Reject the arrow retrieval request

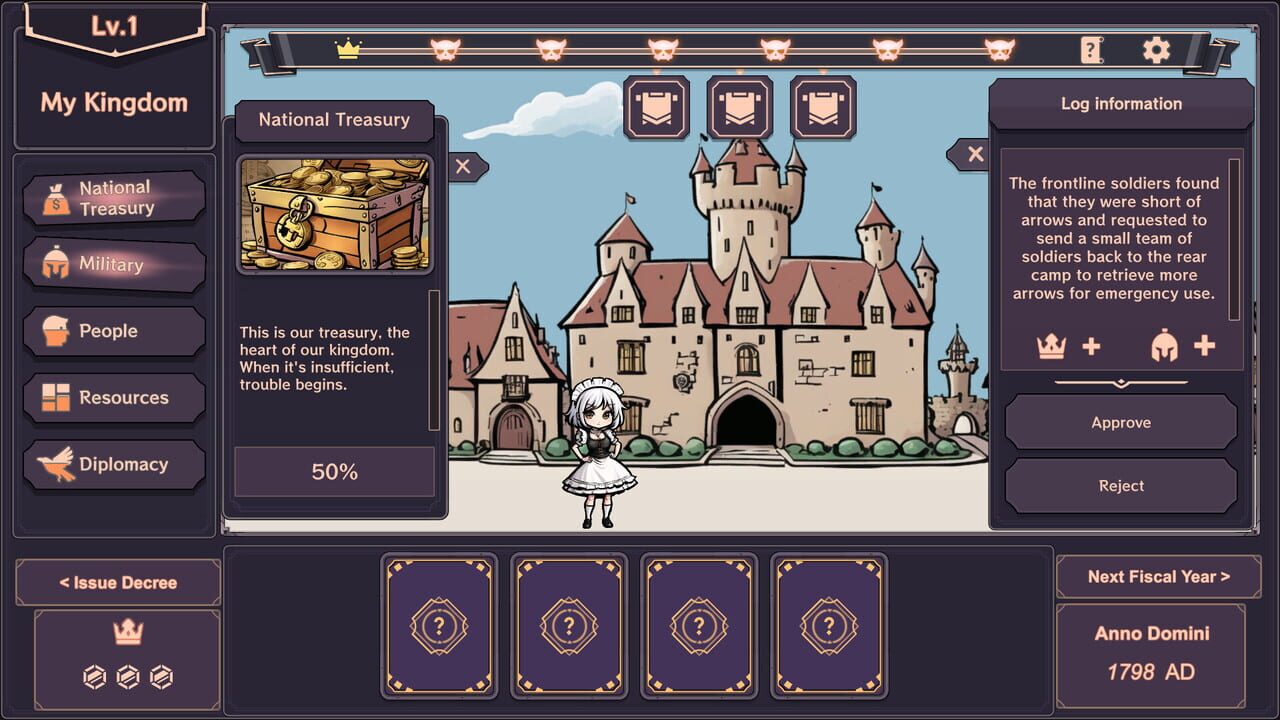click(x=1121, y=486)
